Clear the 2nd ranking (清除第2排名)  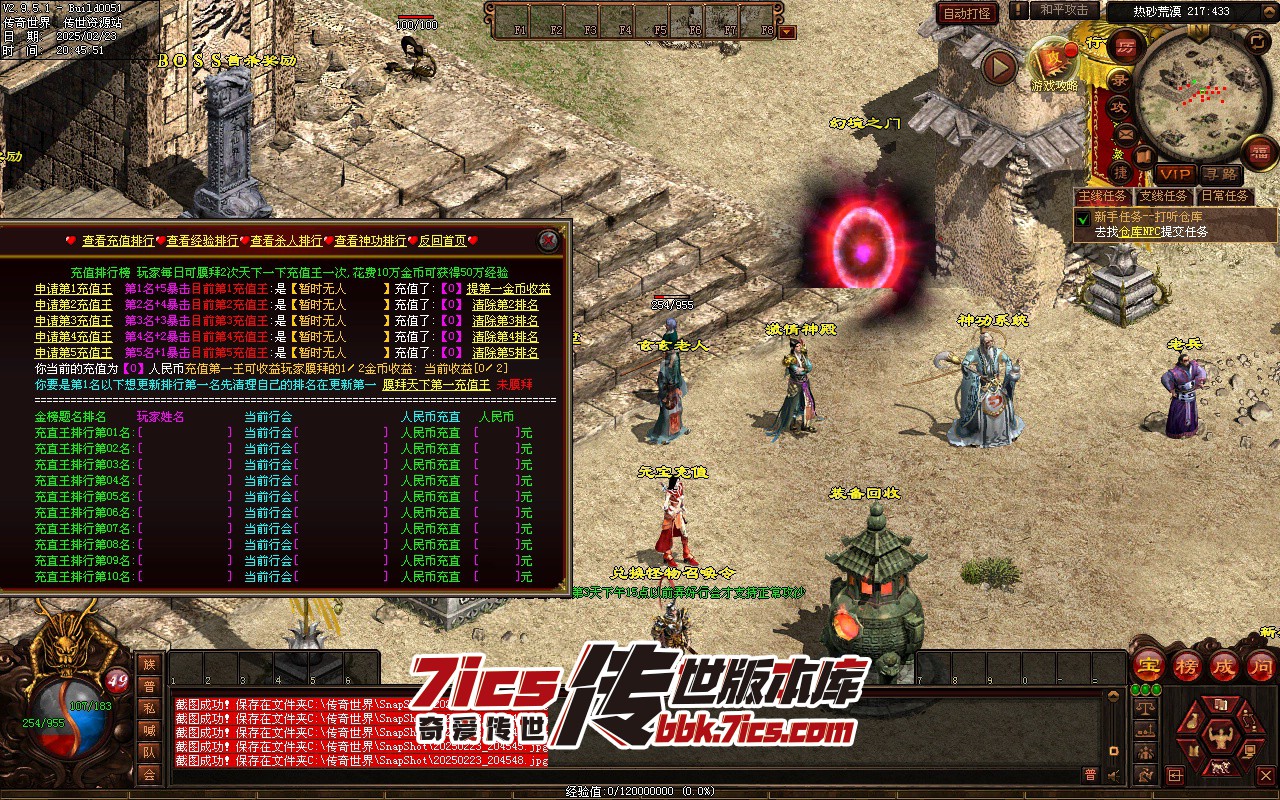(x=505, y=305)
